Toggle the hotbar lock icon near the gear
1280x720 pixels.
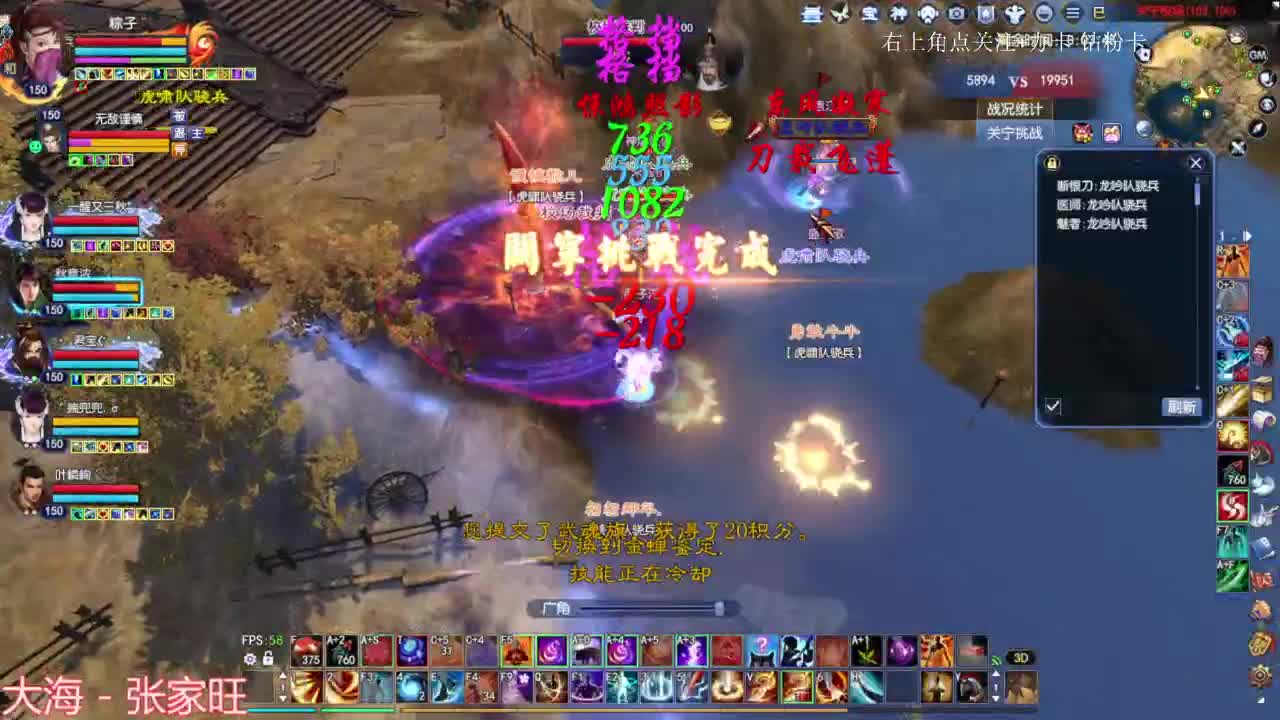pyautogui.click(x=268, y=658)
